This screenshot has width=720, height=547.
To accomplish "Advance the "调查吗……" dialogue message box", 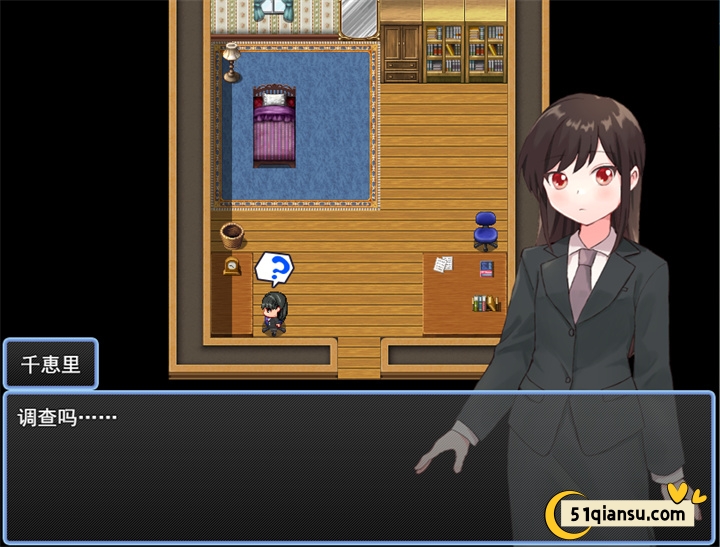I will 240,465.
